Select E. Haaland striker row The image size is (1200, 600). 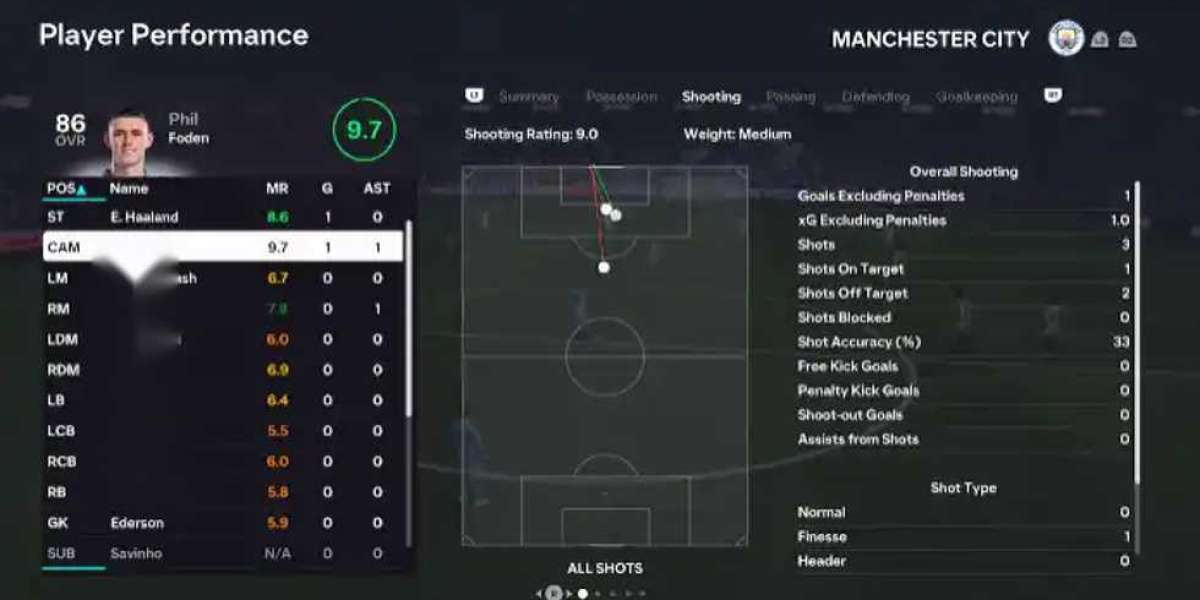tap(222, 216)
